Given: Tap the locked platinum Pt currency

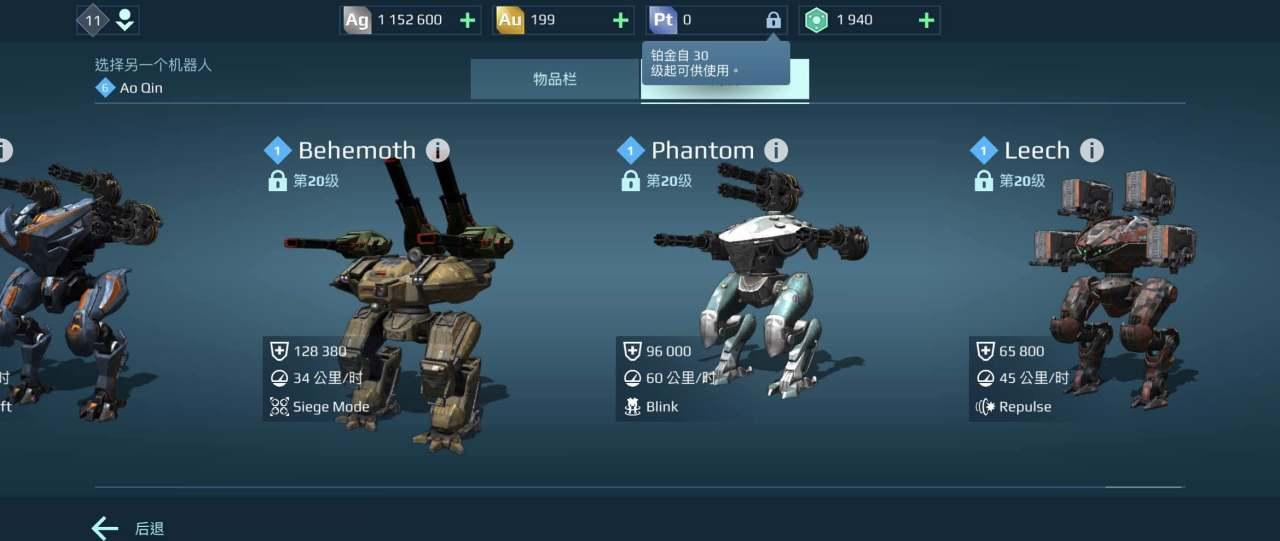Looking at the screenshot, I should (x=716, y=20).
